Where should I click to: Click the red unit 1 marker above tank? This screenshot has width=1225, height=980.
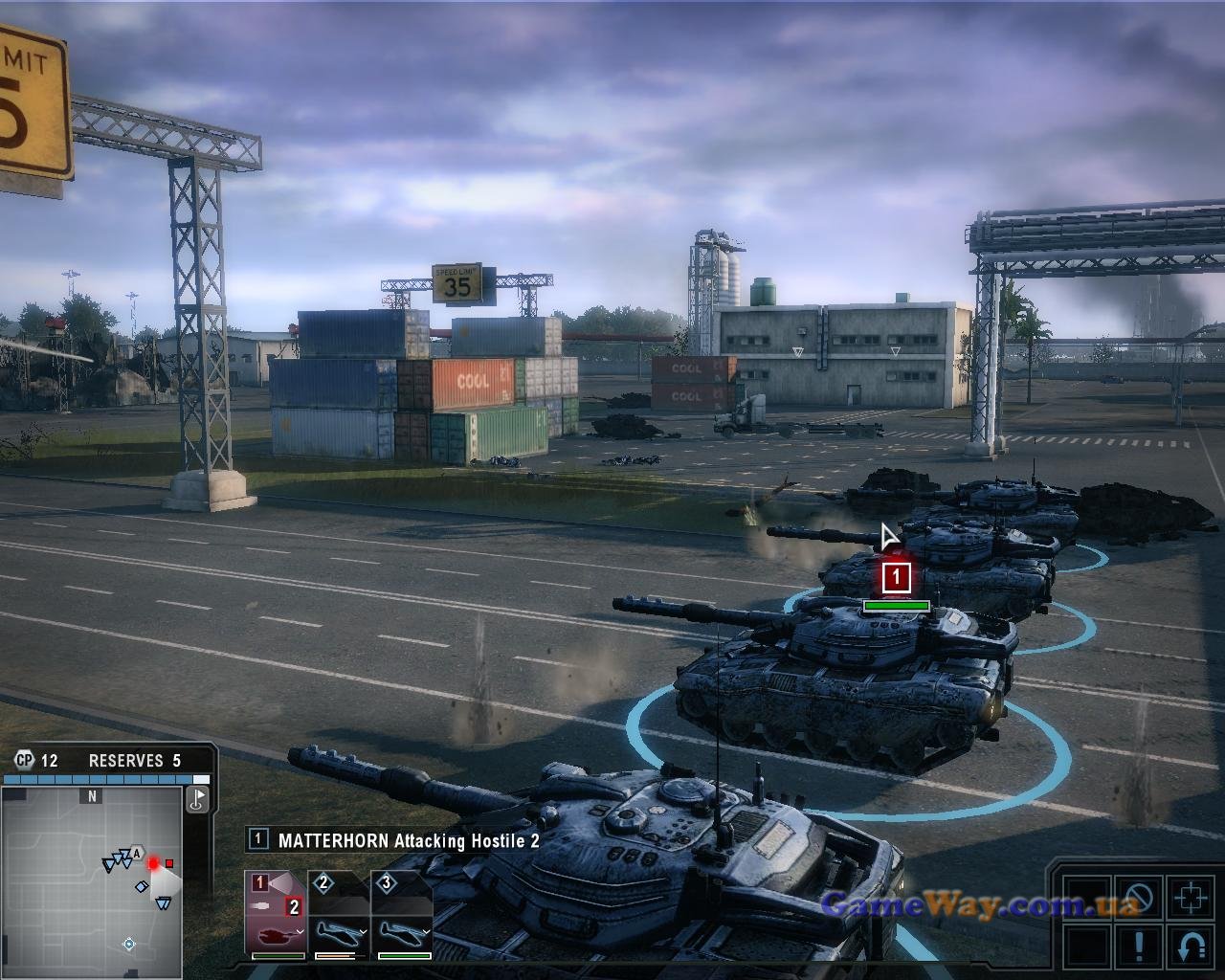coord(897,577)
